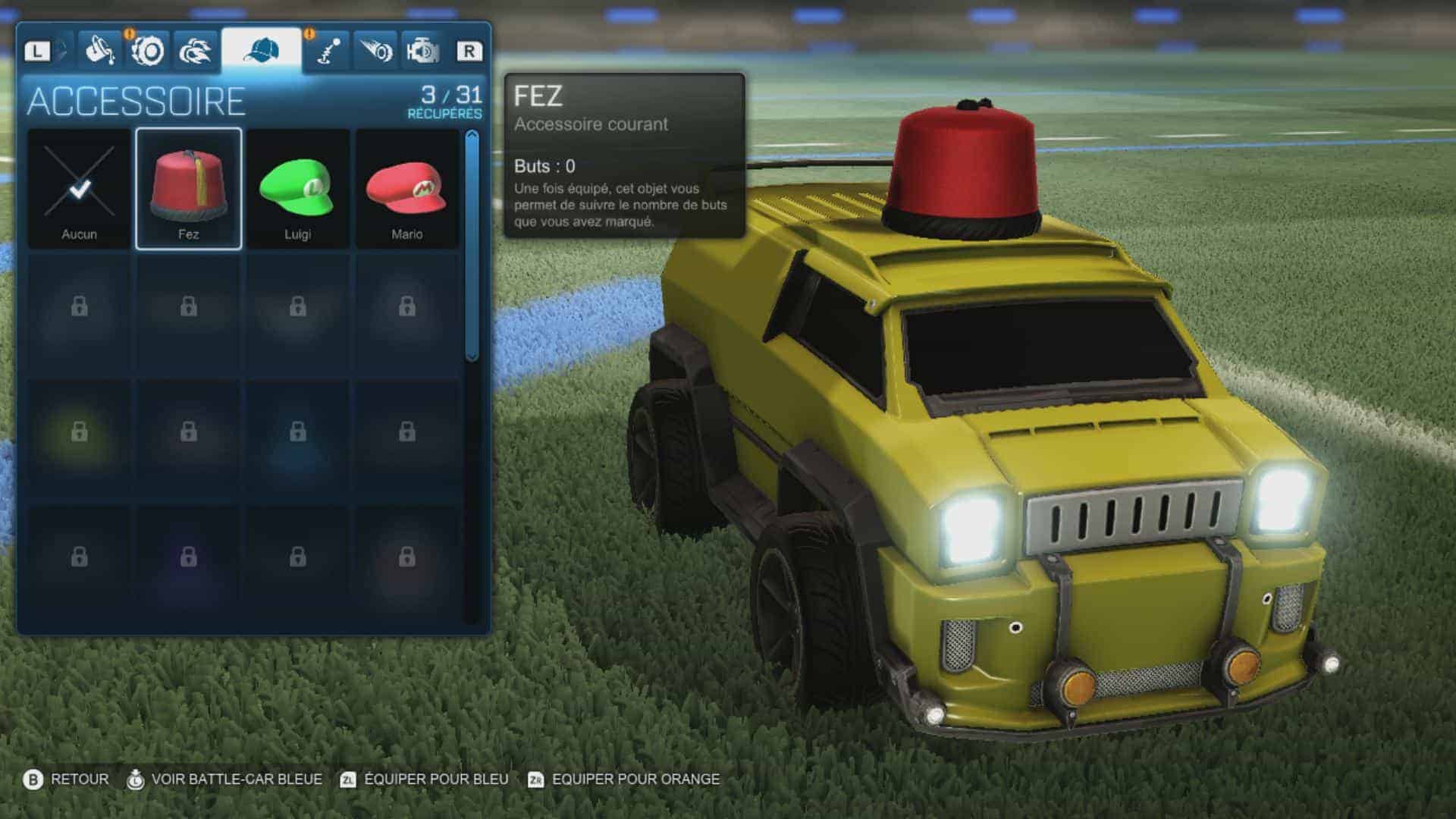Select the Aucun (none) accessory slot
The image size is (1456, 819).
(x=79, y=190)
